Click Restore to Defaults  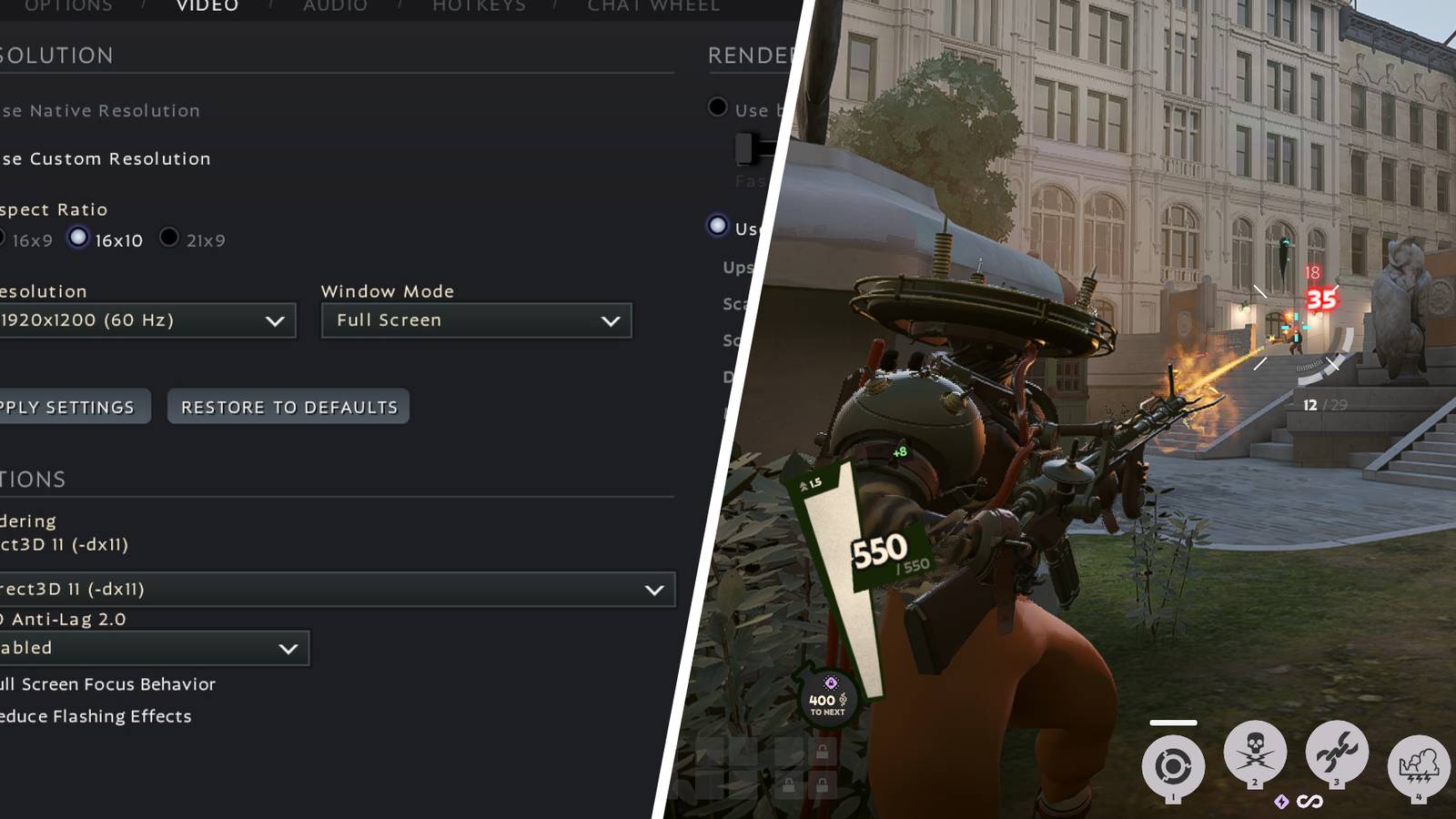click(x=288, y=407)
